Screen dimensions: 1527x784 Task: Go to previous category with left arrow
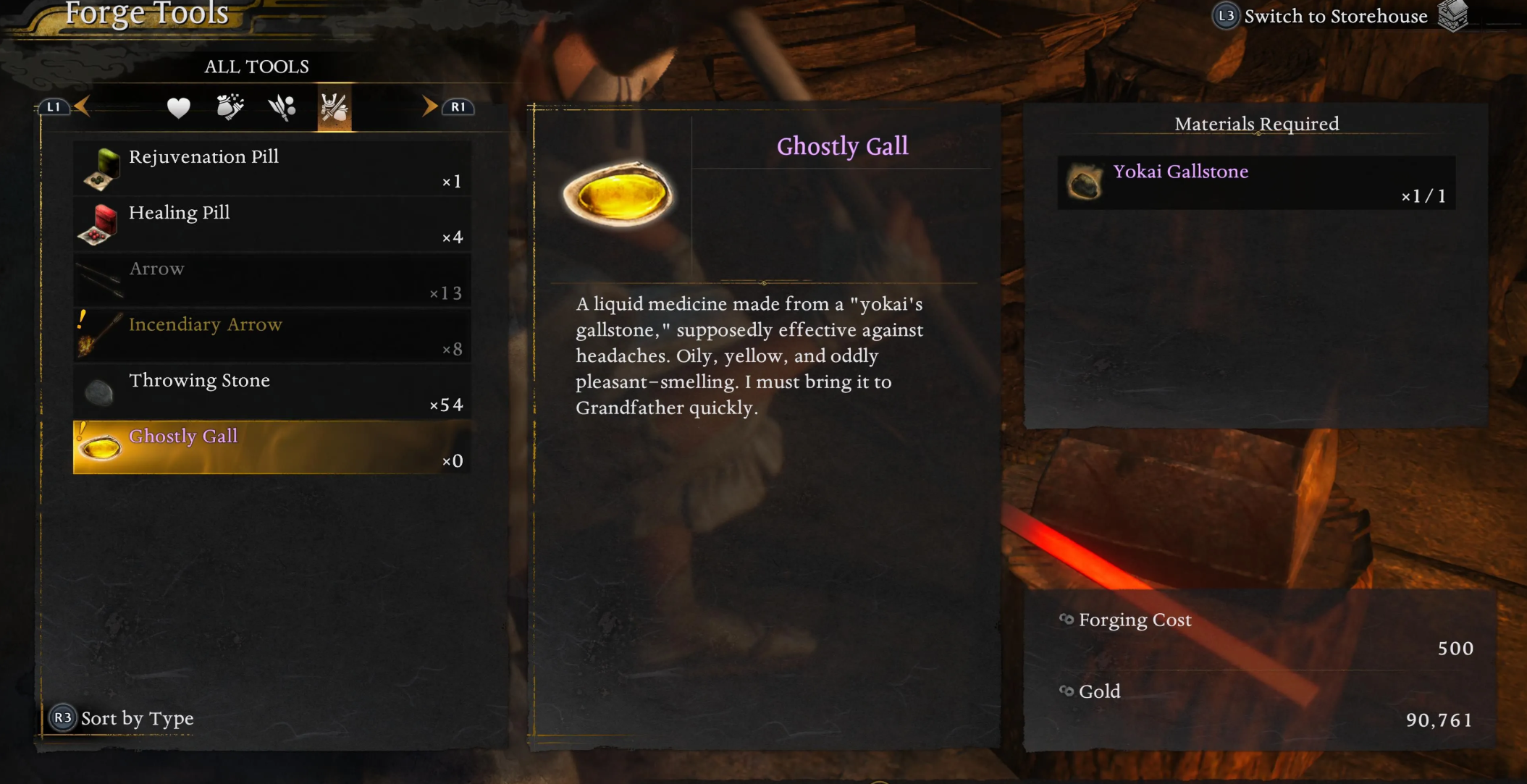click(81, 106)
